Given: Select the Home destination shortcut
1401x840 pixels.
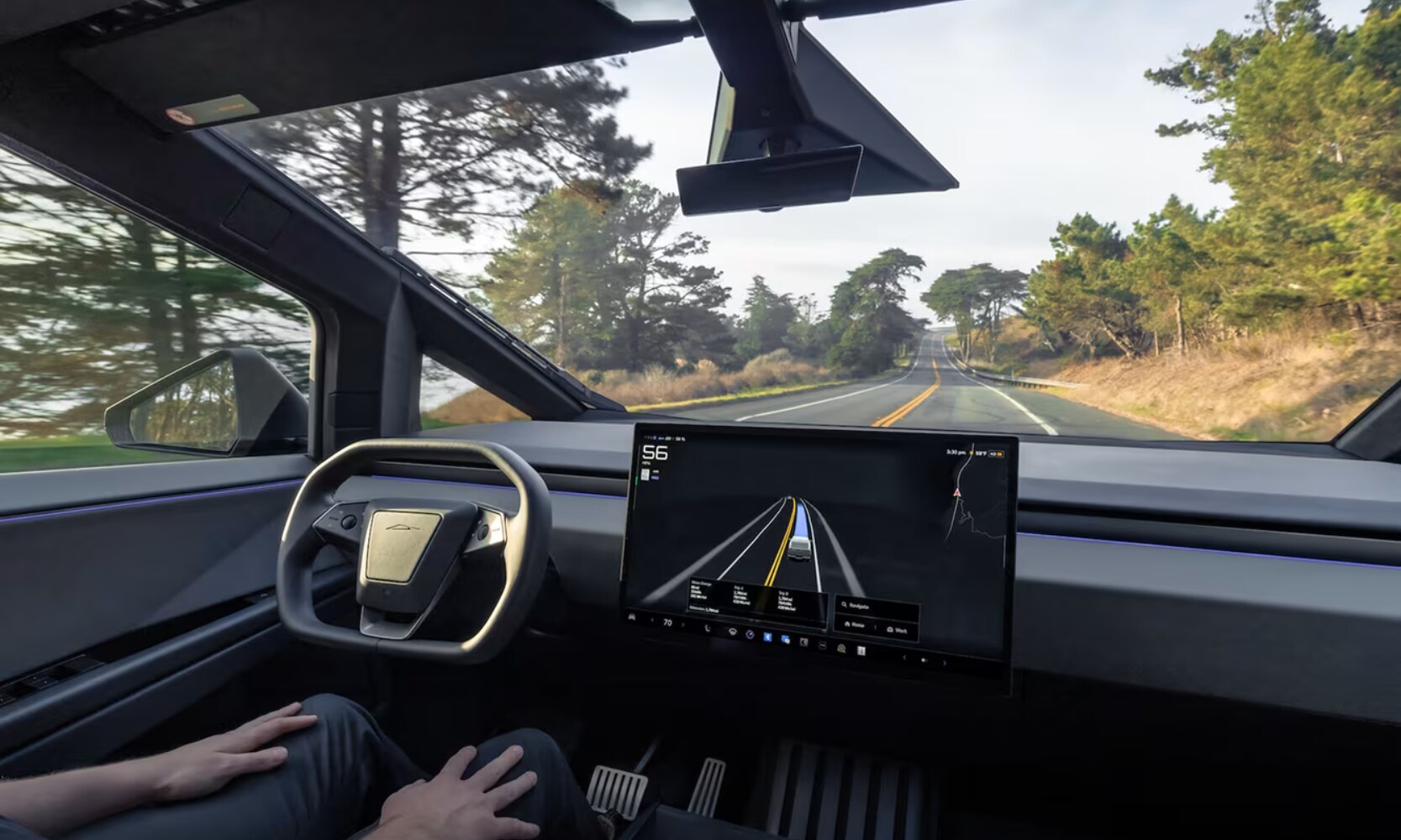Looking at the screenshot, I should coord(856,624).
